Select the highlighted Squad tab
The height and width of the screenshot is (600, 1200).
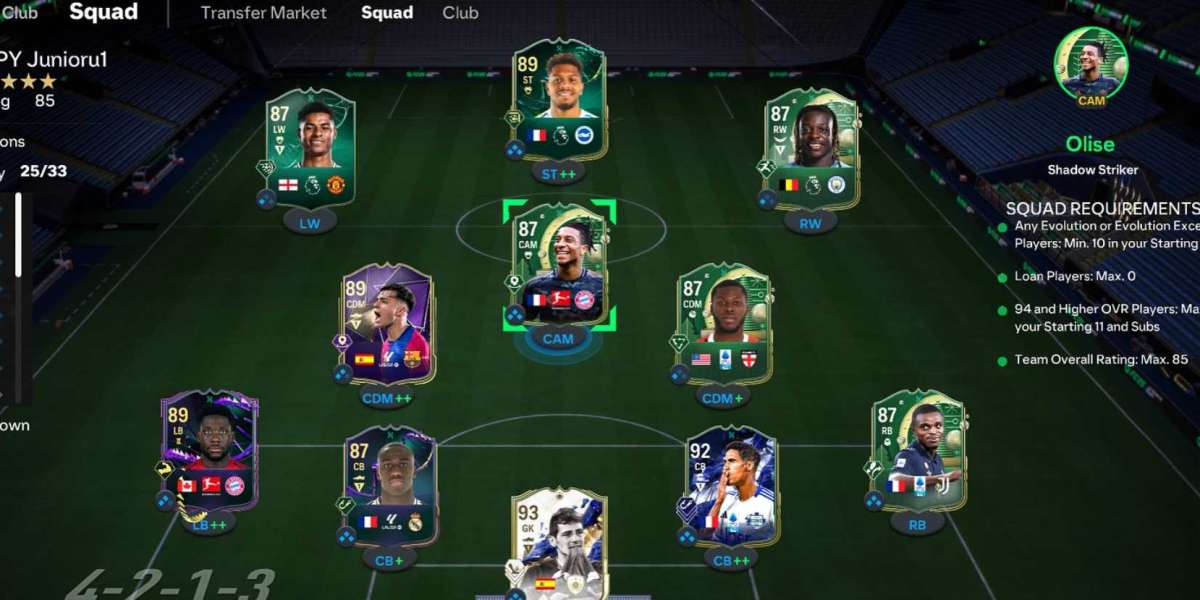click(387, 13)
